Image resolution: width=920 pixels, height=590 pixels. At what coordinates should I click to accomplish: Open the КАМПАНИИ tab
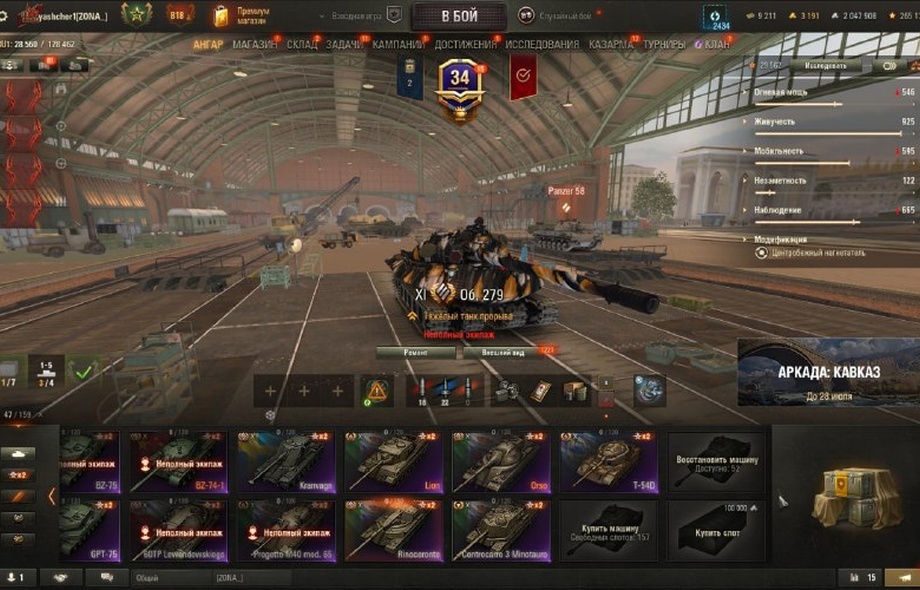pyautogui.click(x=398, y=45)
